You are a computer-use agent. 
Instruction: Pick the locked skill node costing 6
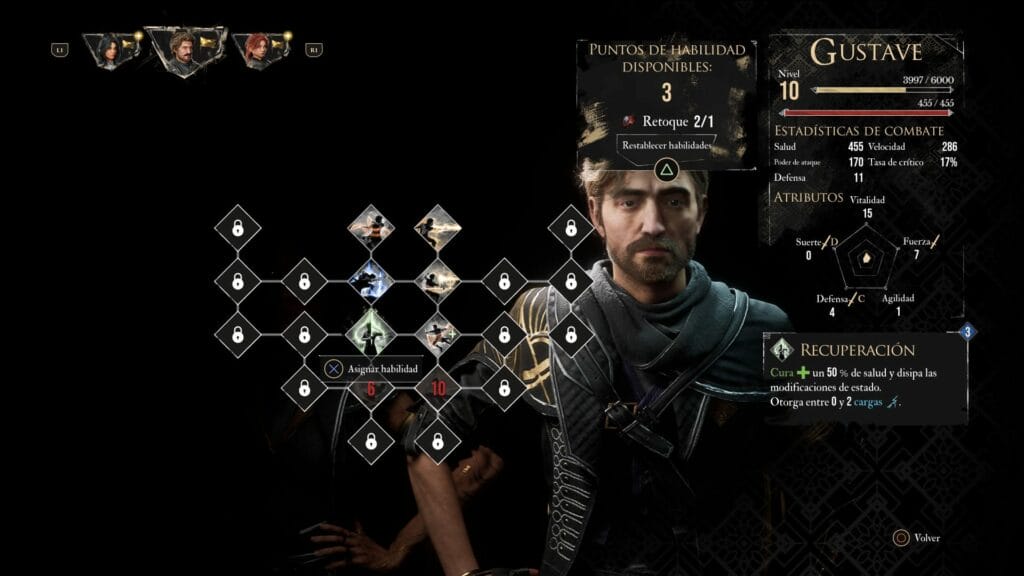coord(371,387)
